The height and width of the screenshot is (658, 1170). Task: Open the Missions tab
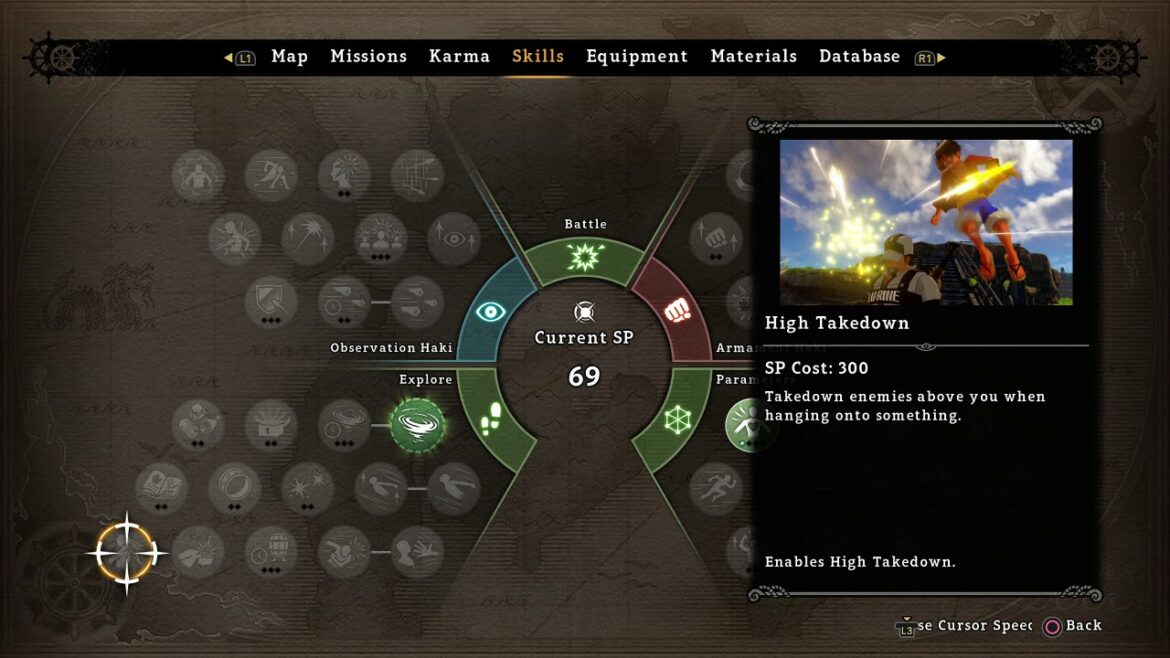pyautogui.click(x=368, y=57)
